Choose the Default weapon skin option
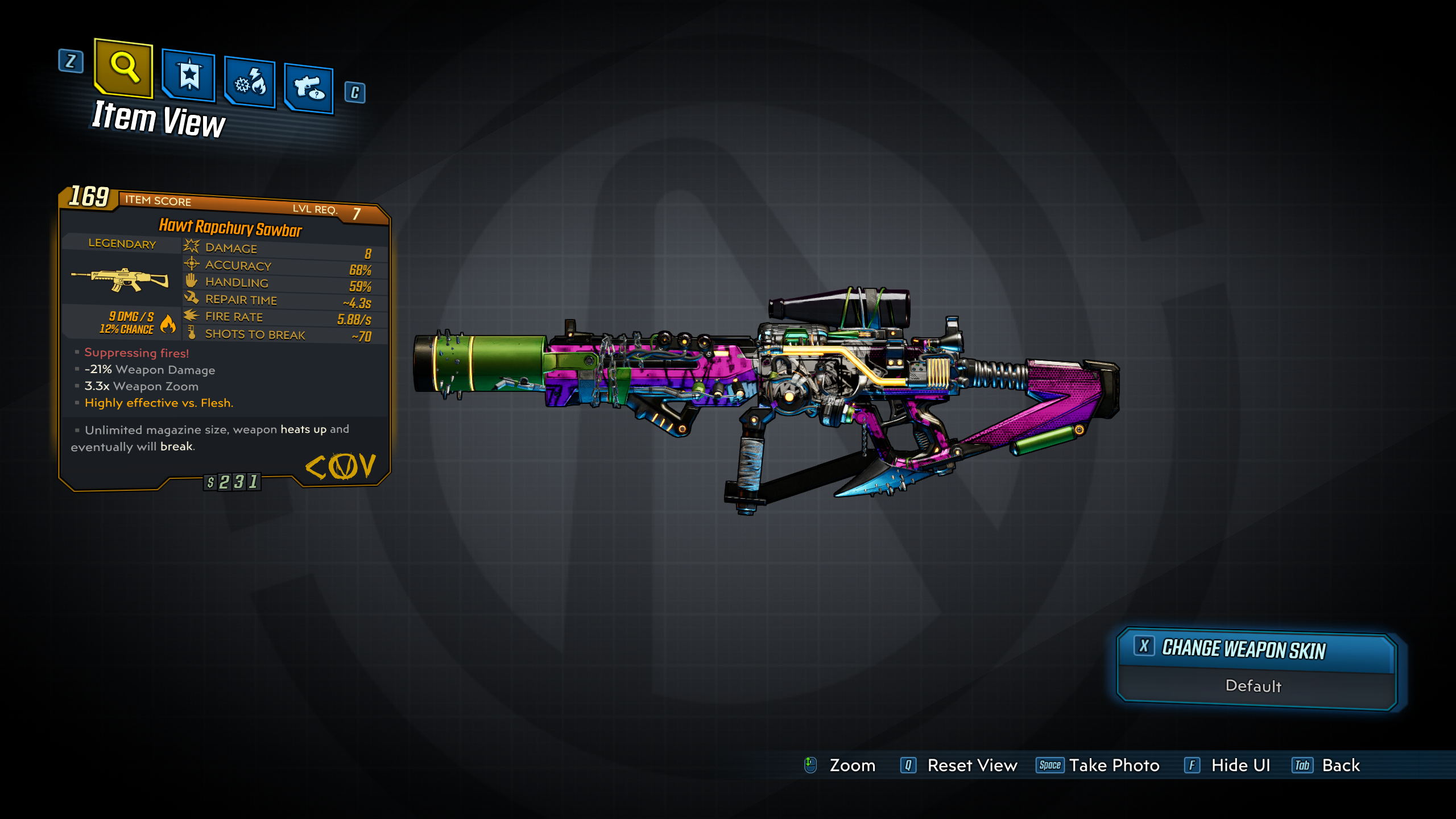Image resolution: width=1456 pixels, height=819 pixels. [x=1254, y=686]
